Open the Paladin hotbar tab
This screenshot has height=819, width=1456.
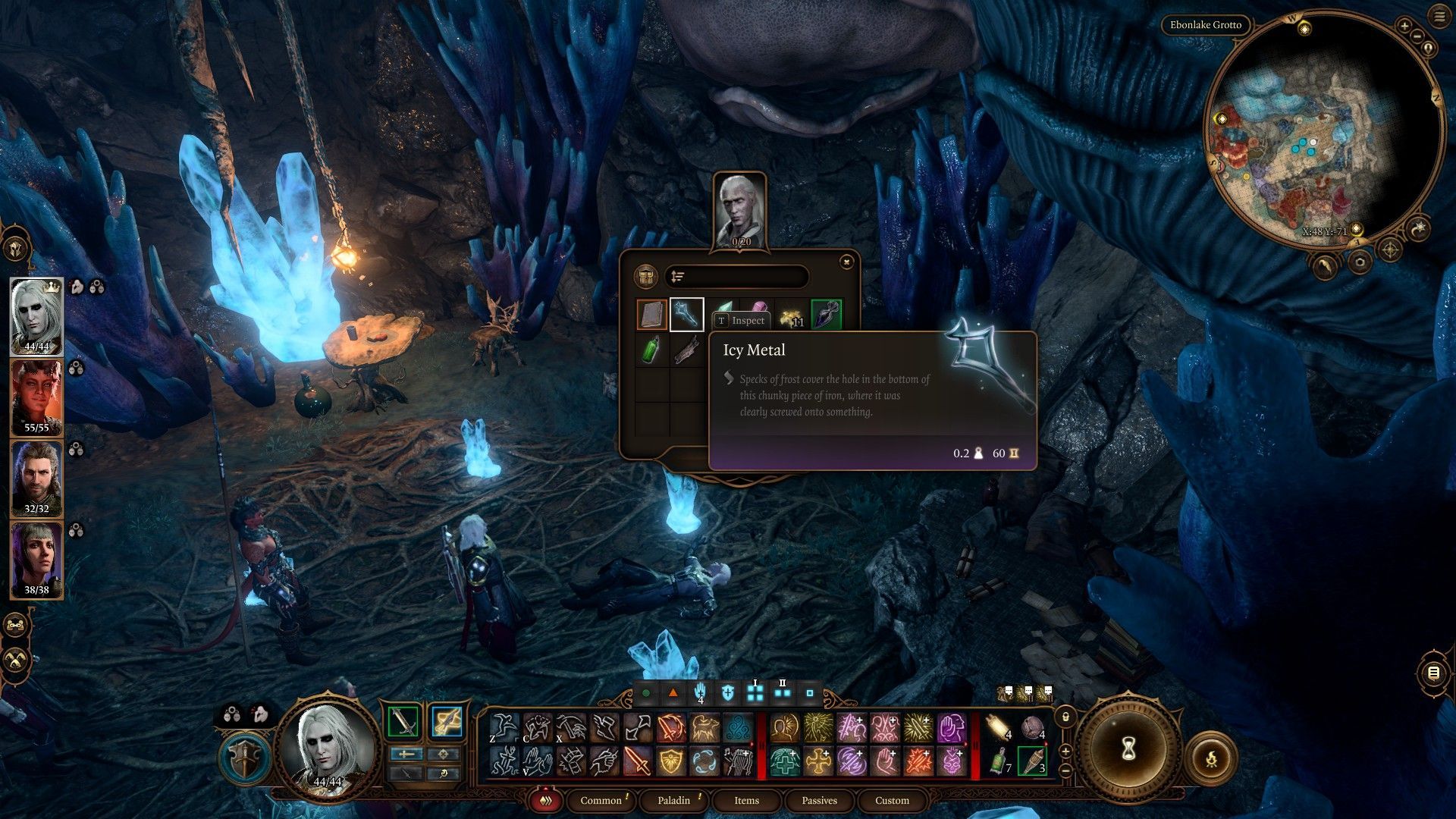[x=673, y=800]
